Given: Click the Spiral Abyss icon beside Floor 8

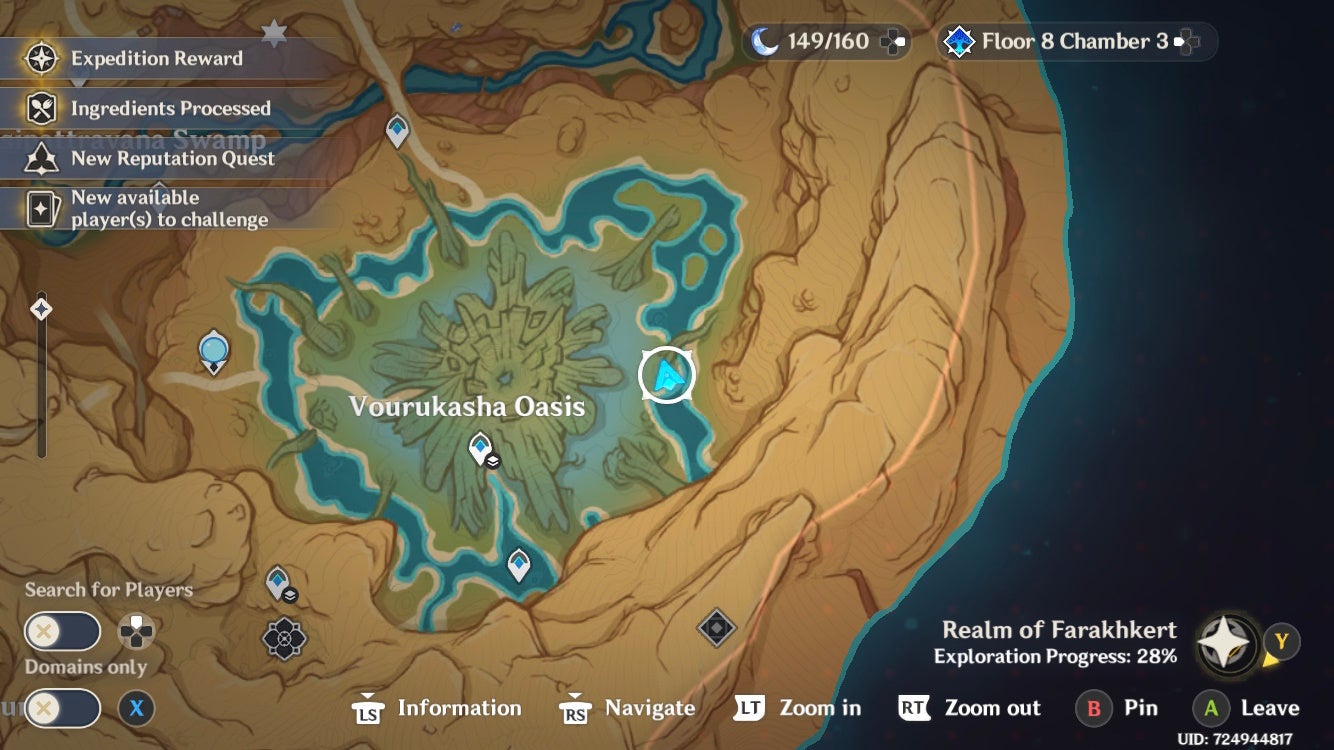Looking at the screenshot, I should tap(959, 41).
